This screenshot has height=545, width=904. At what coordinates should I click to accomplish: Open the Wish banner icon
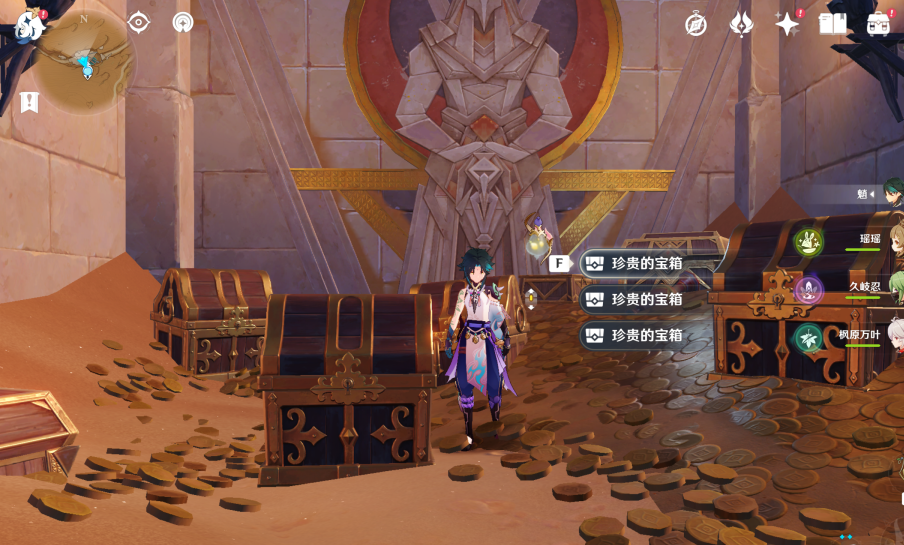(741, 24)
